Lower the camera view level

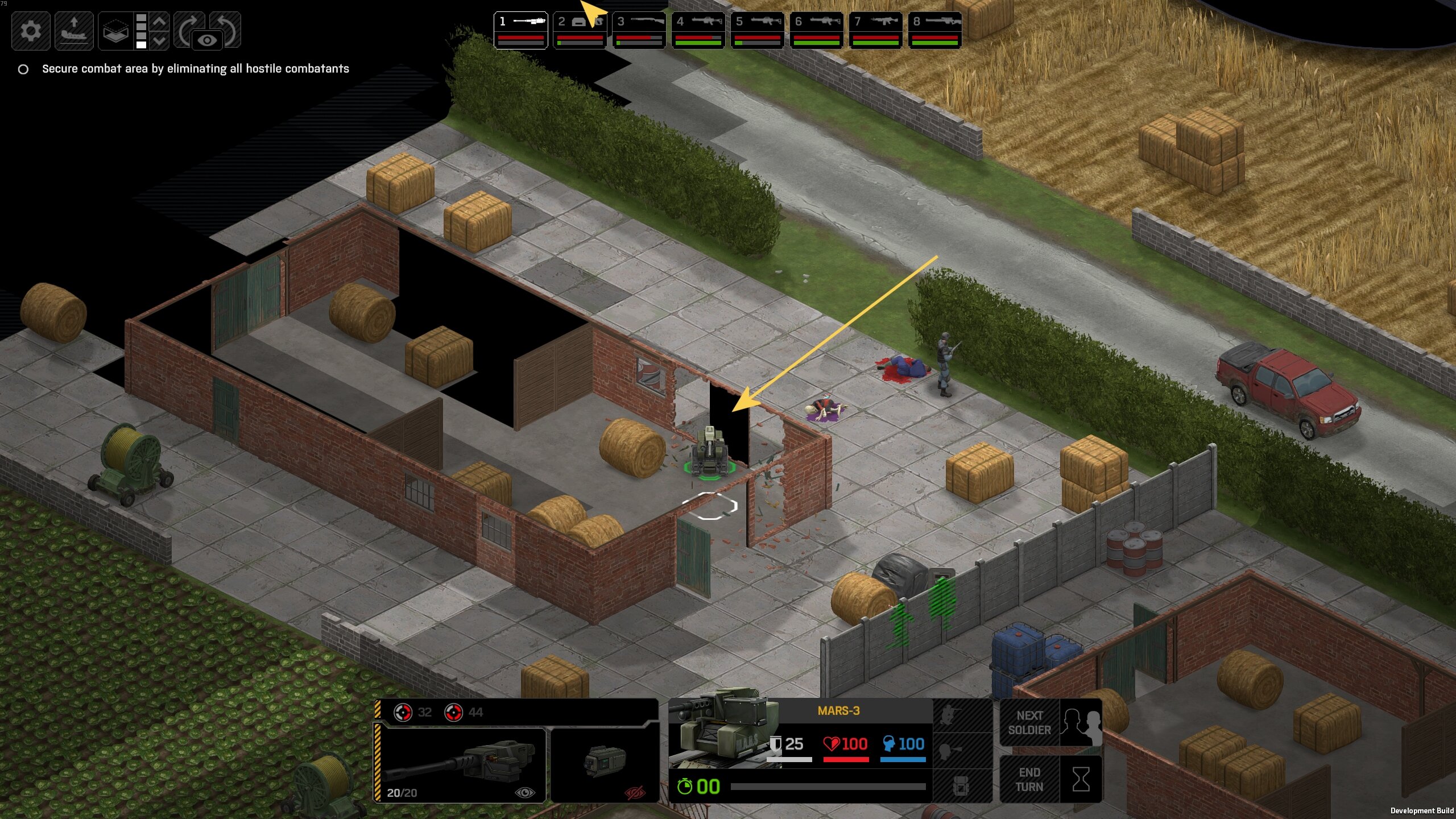coord(160,40)
